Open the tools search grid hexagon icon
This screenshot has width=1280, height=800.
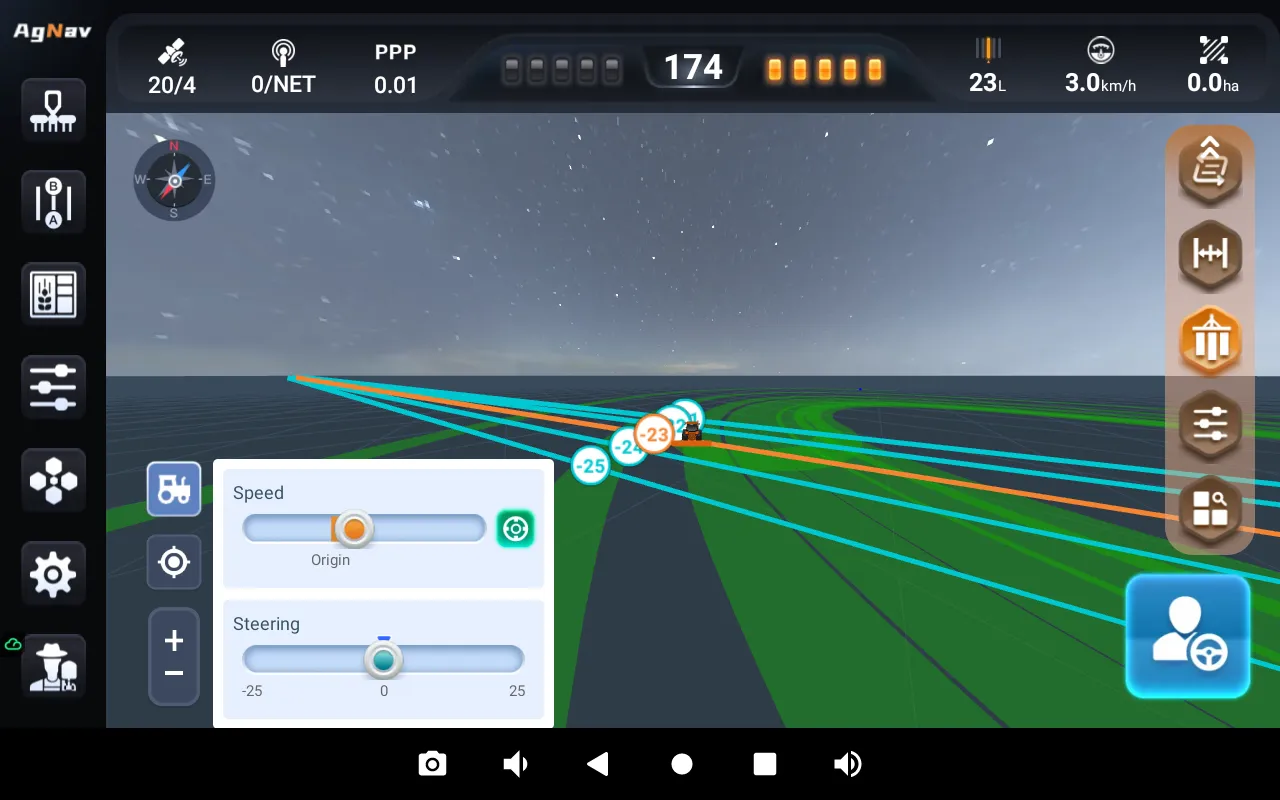click(1210, 510)
